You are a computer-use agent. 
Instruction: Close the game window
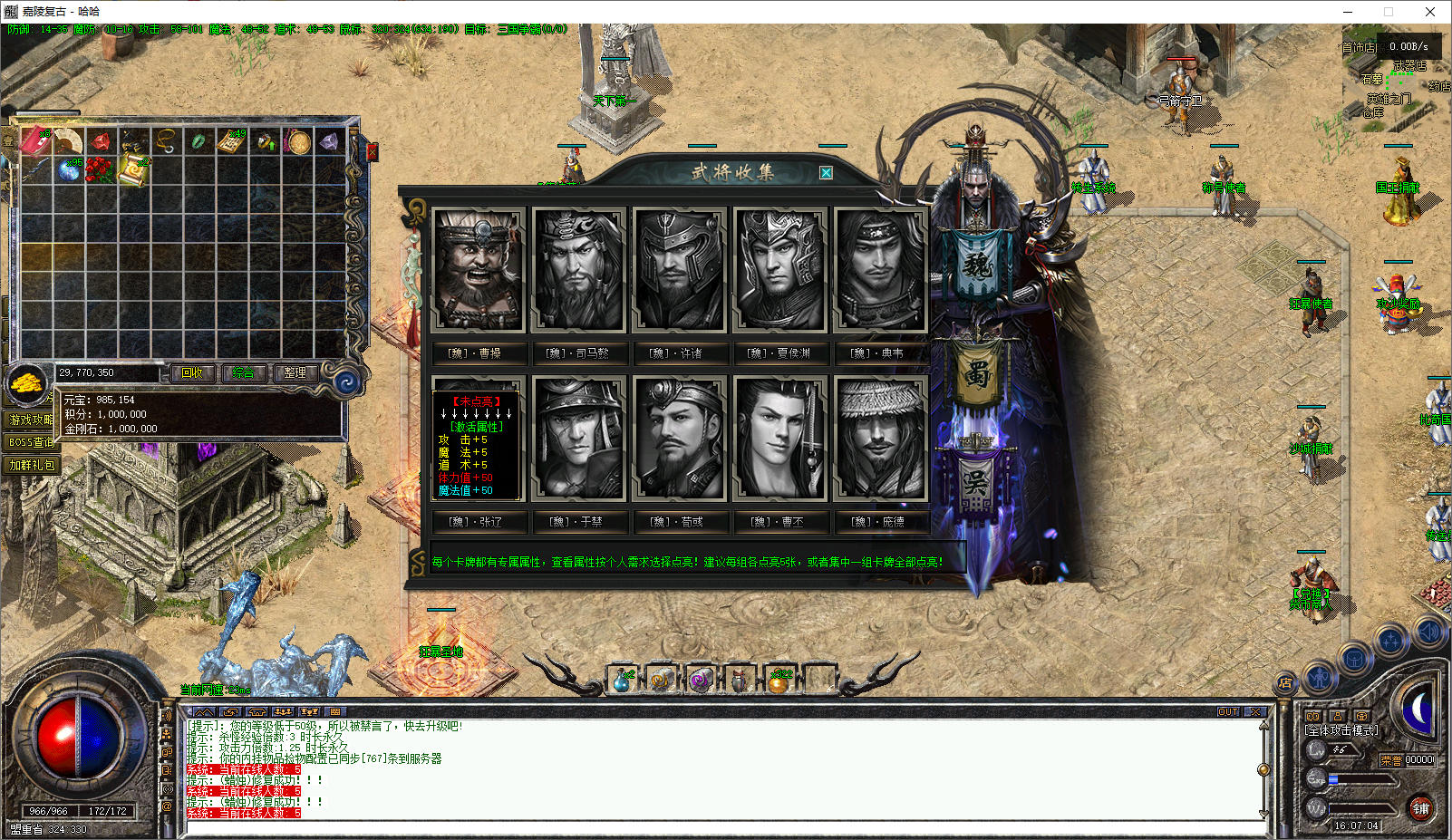1430,12
